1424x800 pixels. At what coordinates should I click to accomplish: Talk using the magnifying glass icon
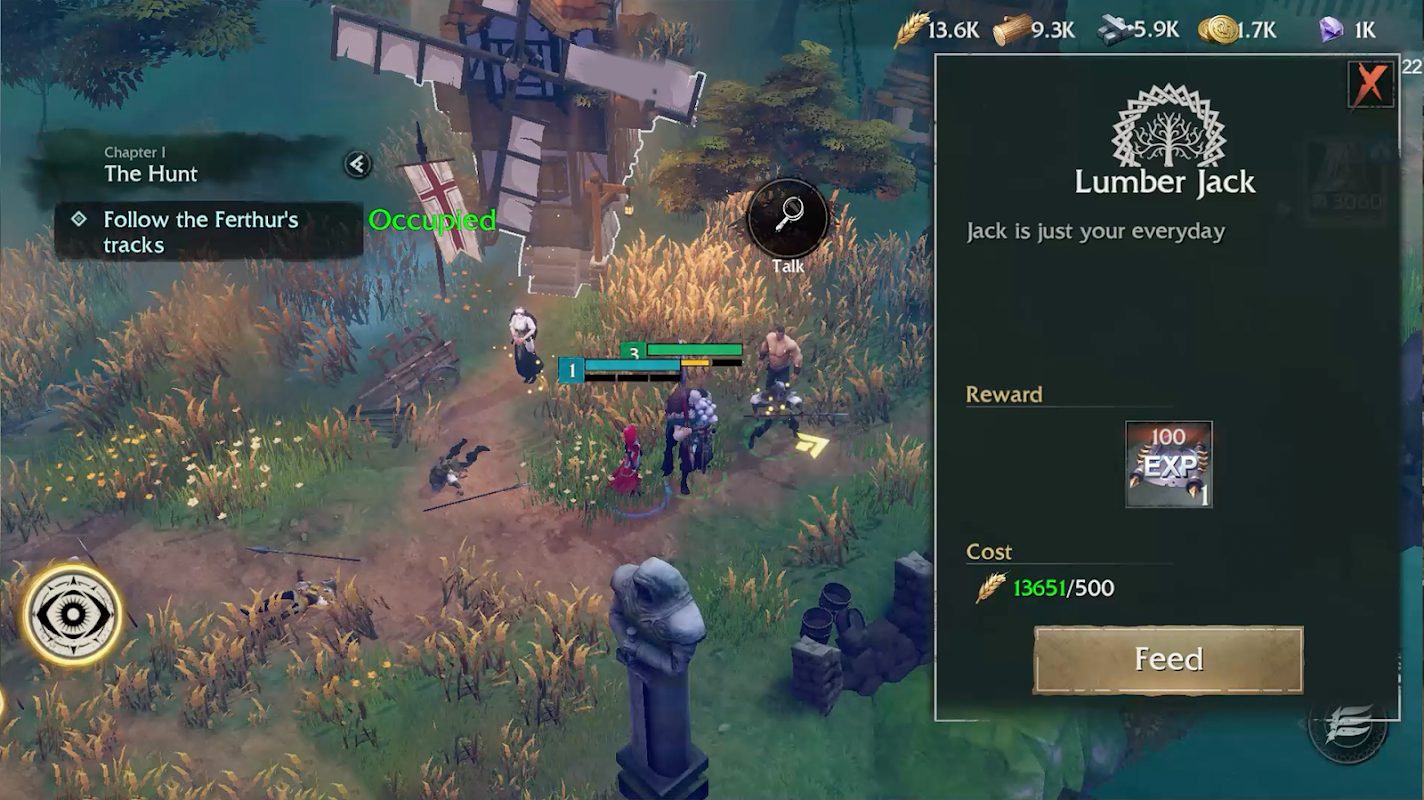tap(789, 217)
